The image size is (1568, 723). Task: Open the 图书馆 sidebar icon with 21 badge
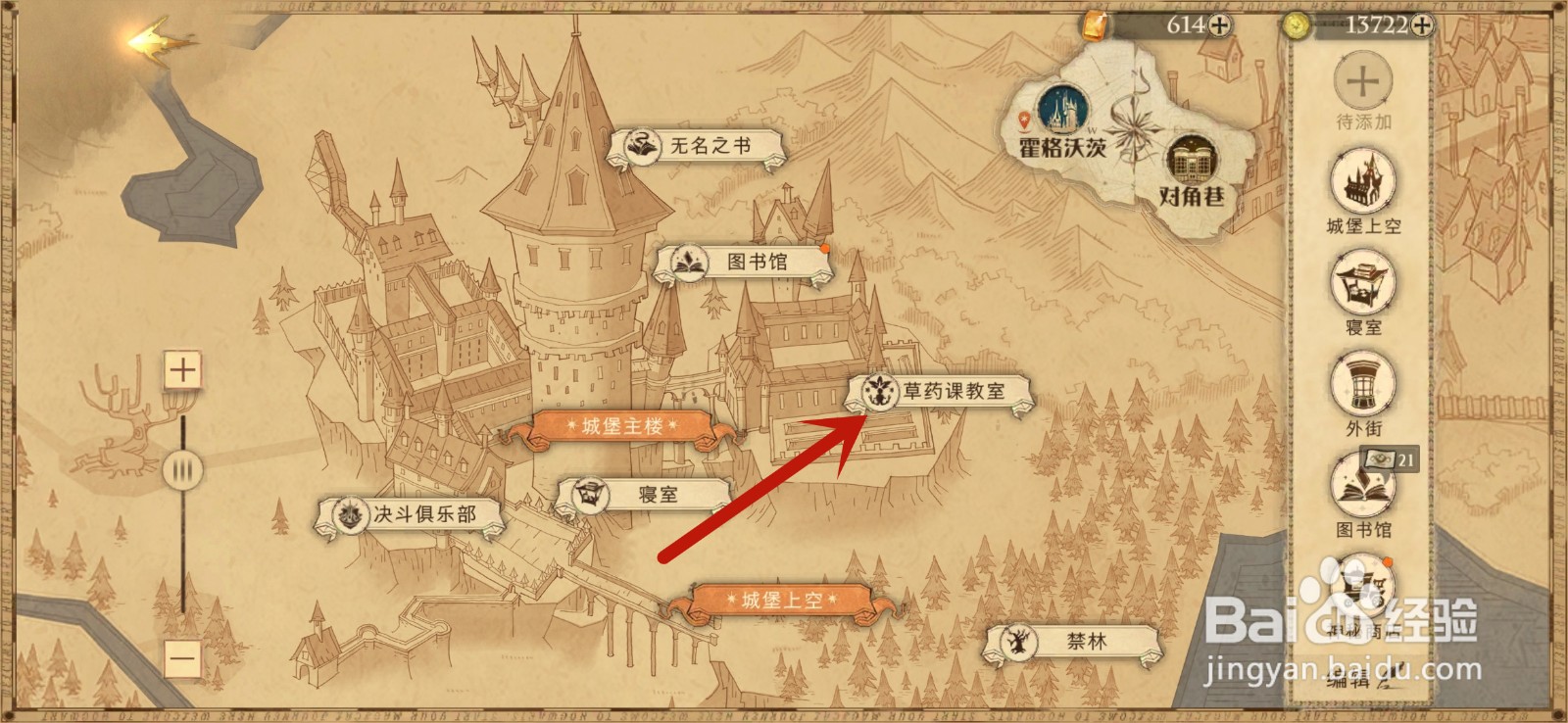[1362, 488]
